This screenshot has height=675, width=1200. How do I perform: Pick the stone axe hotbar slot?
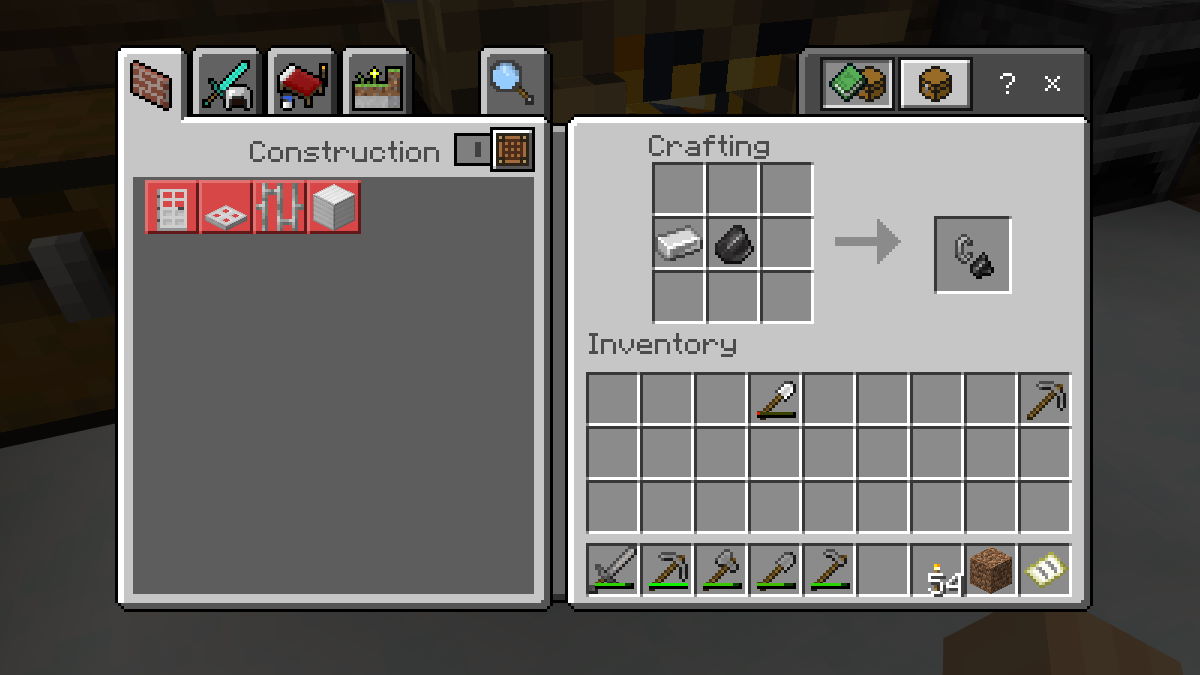720,570
